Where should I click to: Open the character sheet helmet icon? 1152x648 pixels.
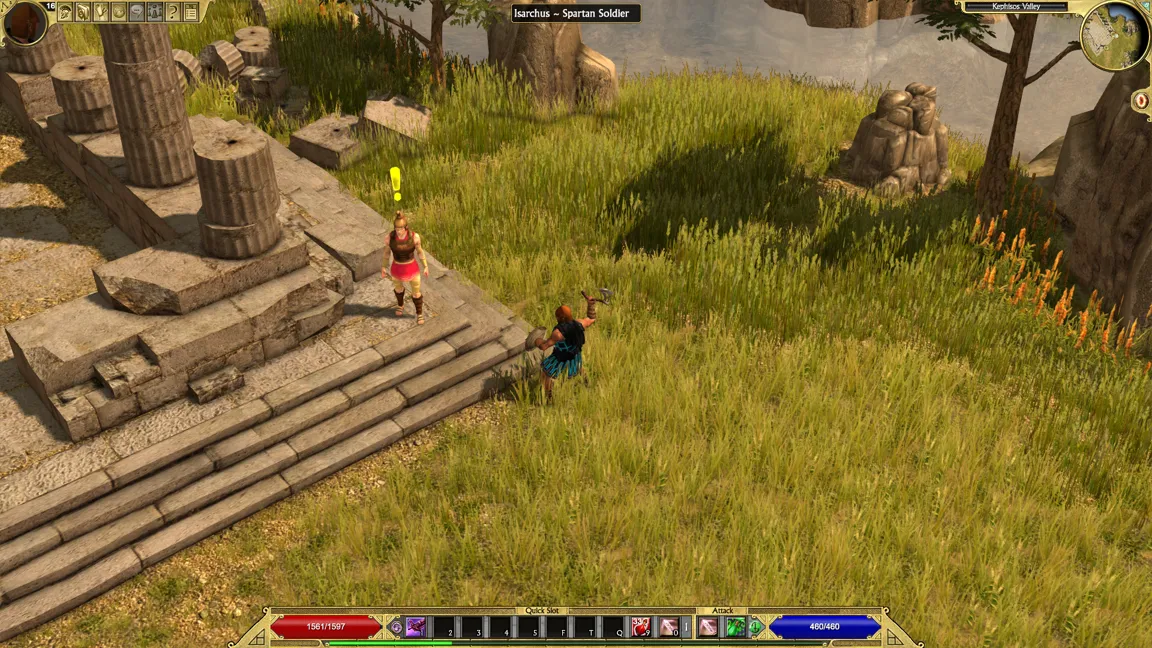tap(66, 12)
